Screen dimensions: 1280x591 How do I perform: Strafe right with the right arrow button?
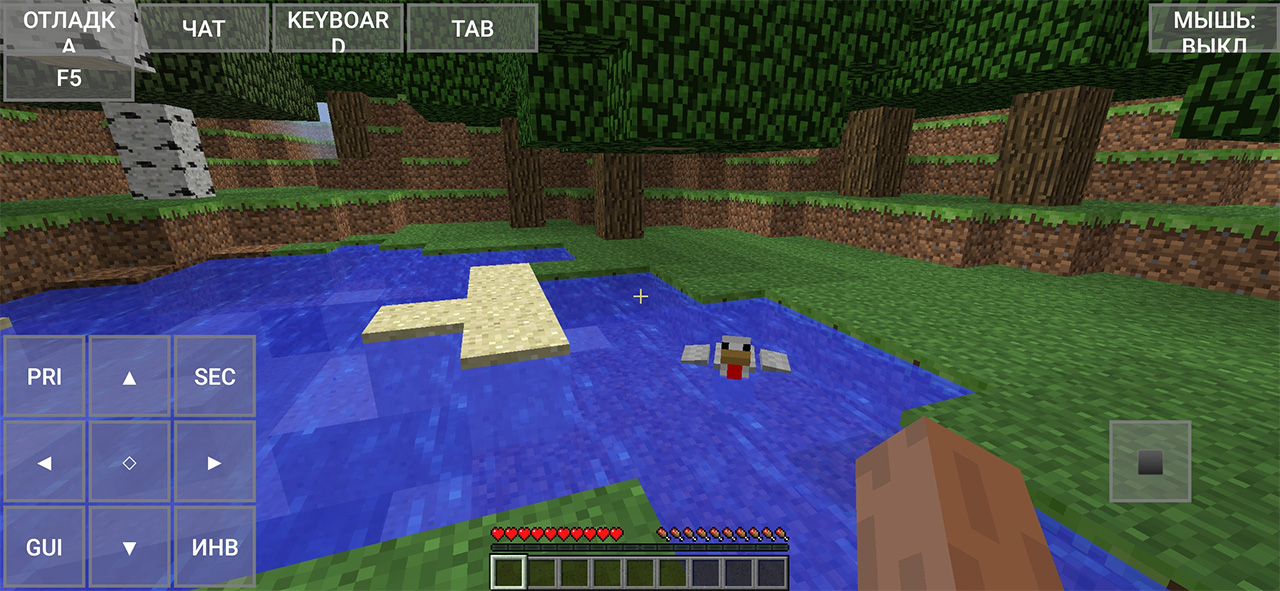(215, 462)
